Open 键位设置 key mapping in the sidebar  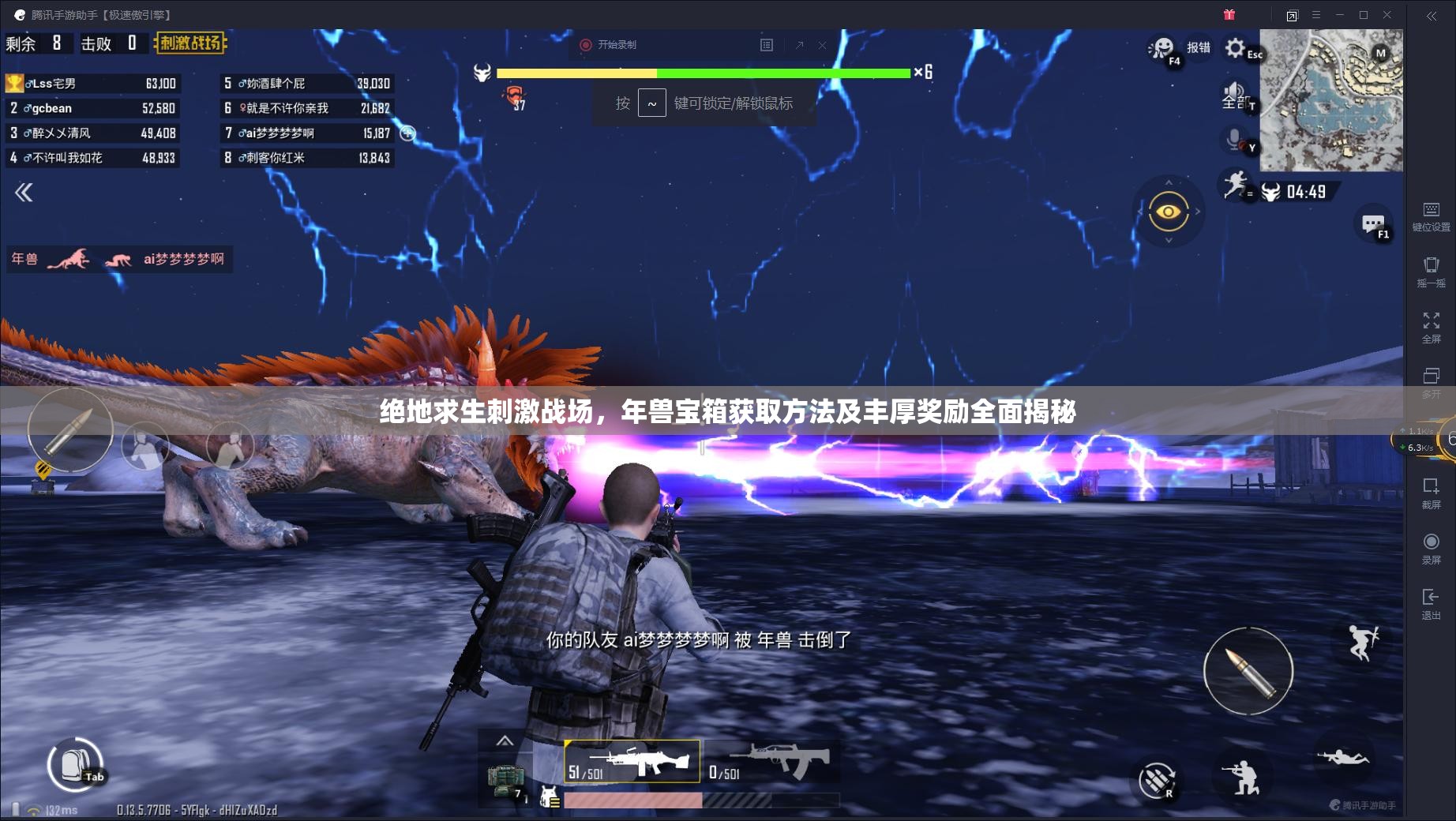1431,216
